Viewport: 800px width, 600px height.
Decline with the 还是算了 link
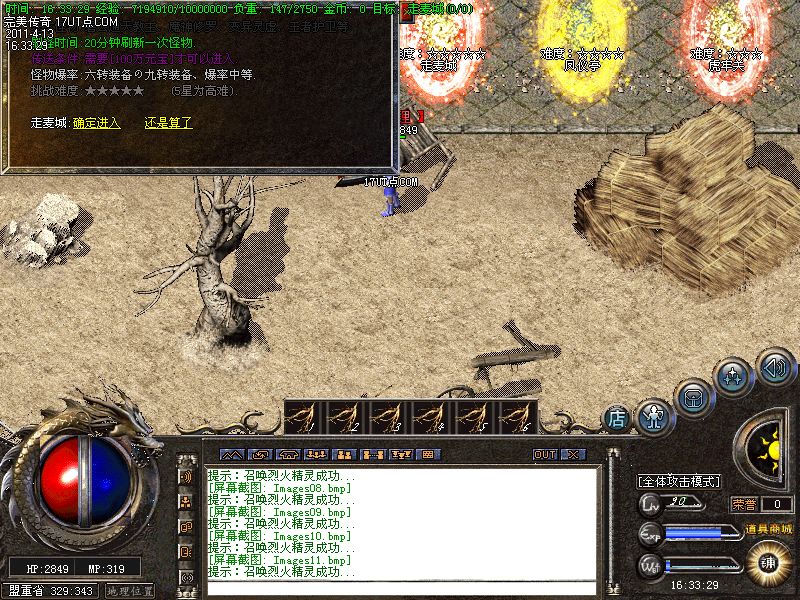pos(168,123)
